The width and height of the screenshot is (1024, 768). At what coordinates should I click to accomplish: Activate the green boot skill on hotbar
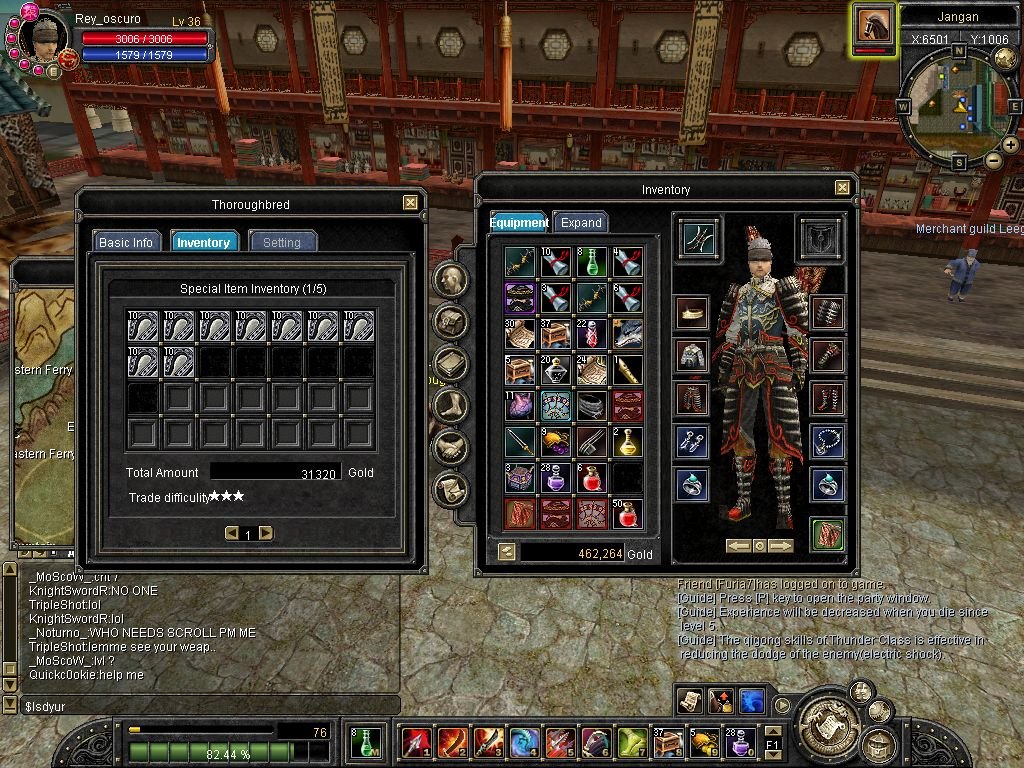click(631, 741)
